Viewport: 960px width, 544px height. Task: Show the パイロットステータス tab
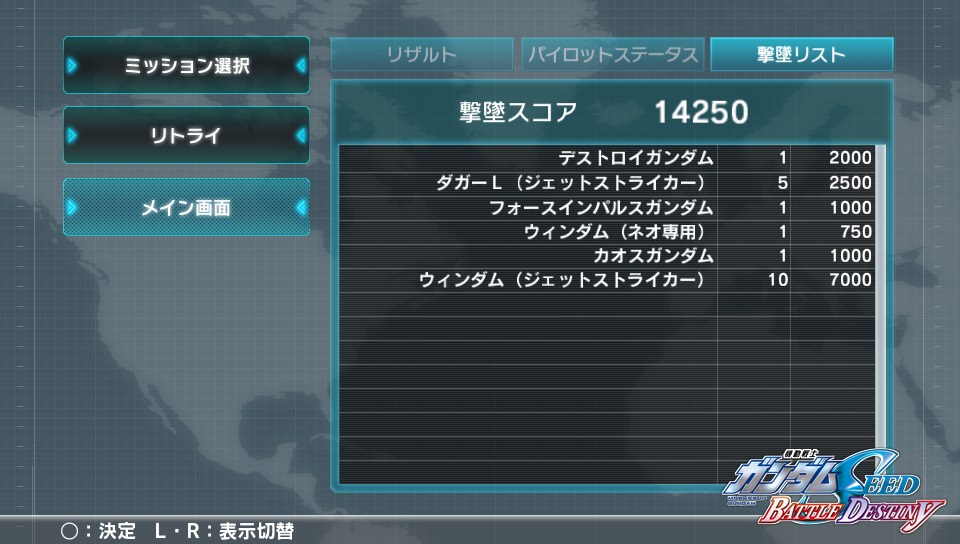612,55
